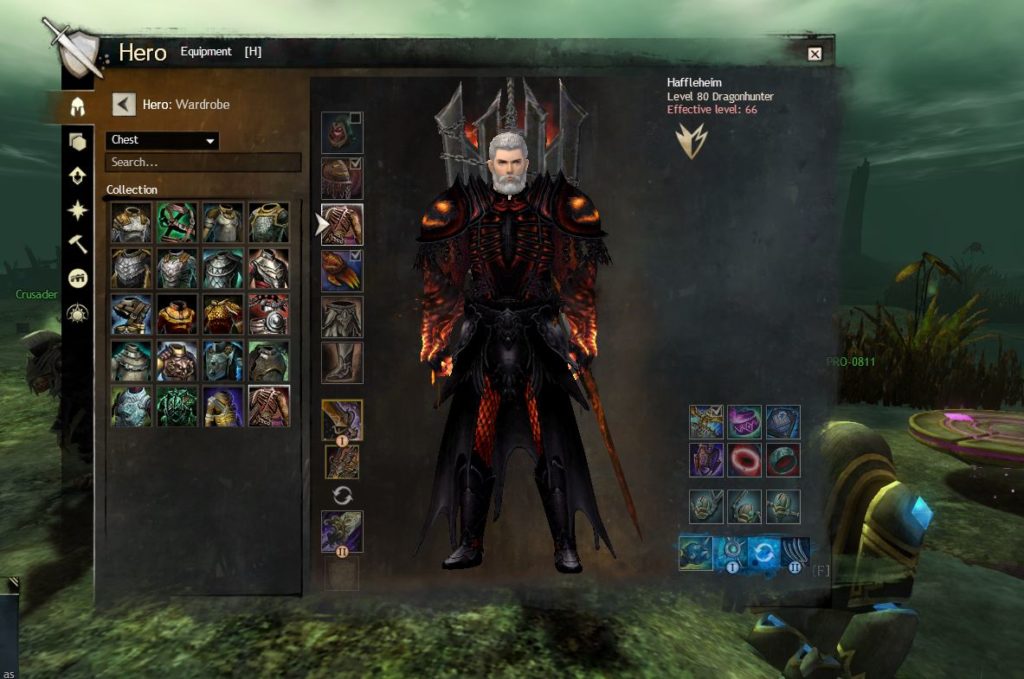The image size is (1024, 679).
Task: Toggle the helm visibility checkbox
Action: 356,119
